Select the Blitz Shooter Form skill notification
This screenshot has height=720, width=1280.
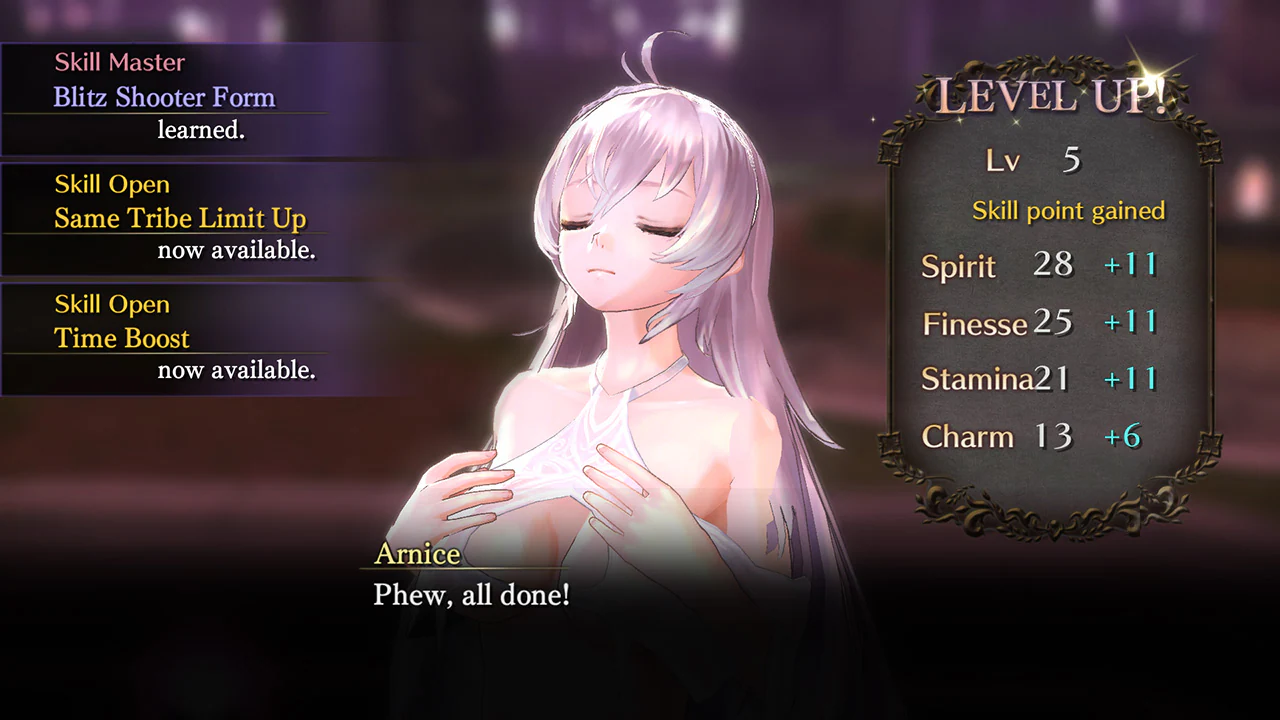(165, 97)
